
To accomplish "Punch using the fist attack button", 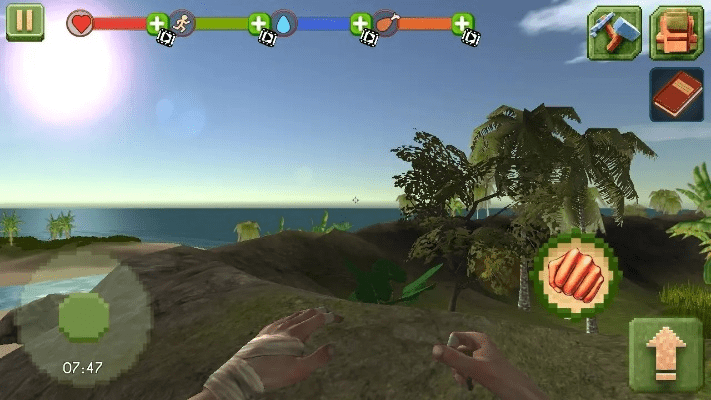I will point(576,275).
